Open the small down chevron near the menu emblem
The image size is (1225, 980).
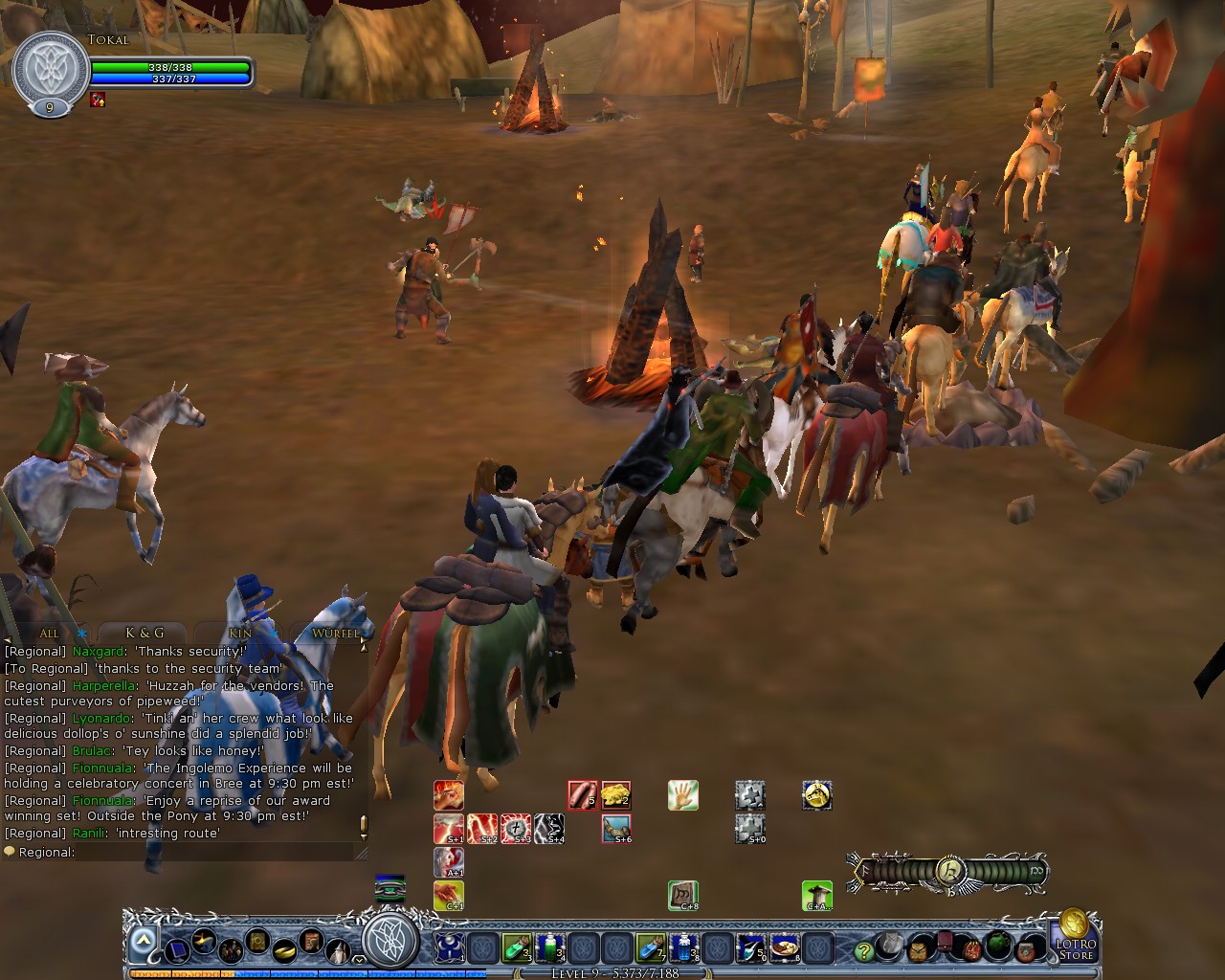point(359,959)
